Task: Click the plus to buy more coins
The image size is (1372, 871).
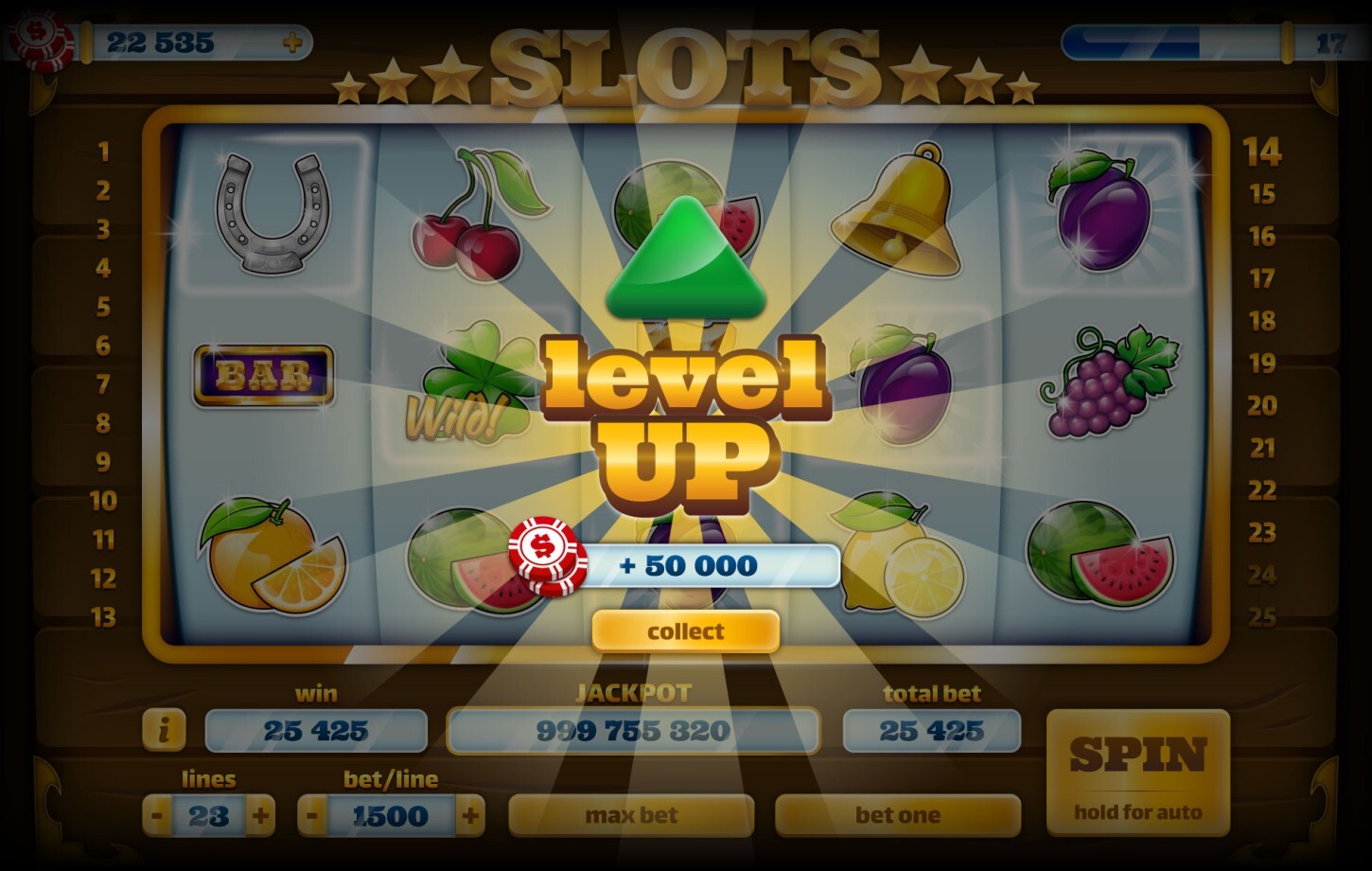Action: pos(293,41)
